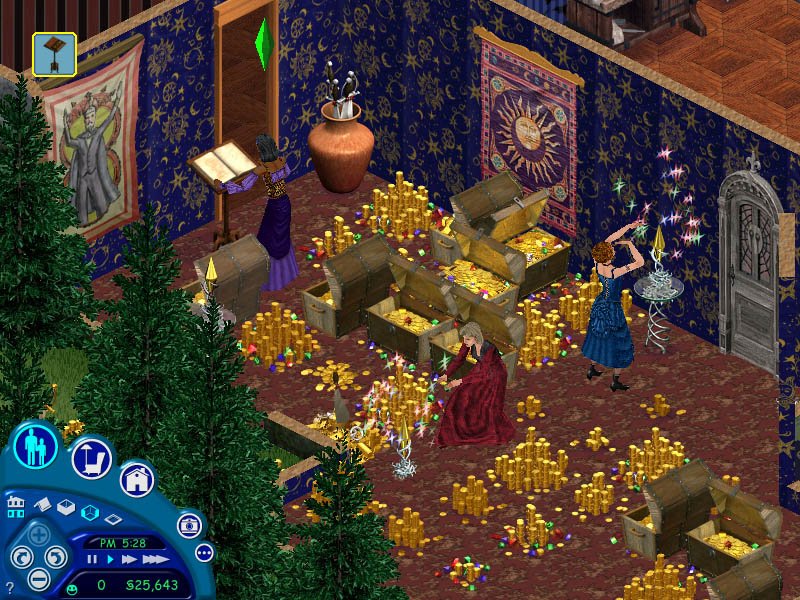Click the queued podium action icon
This screenshot has width=800, height=600.
pos(54,54)
